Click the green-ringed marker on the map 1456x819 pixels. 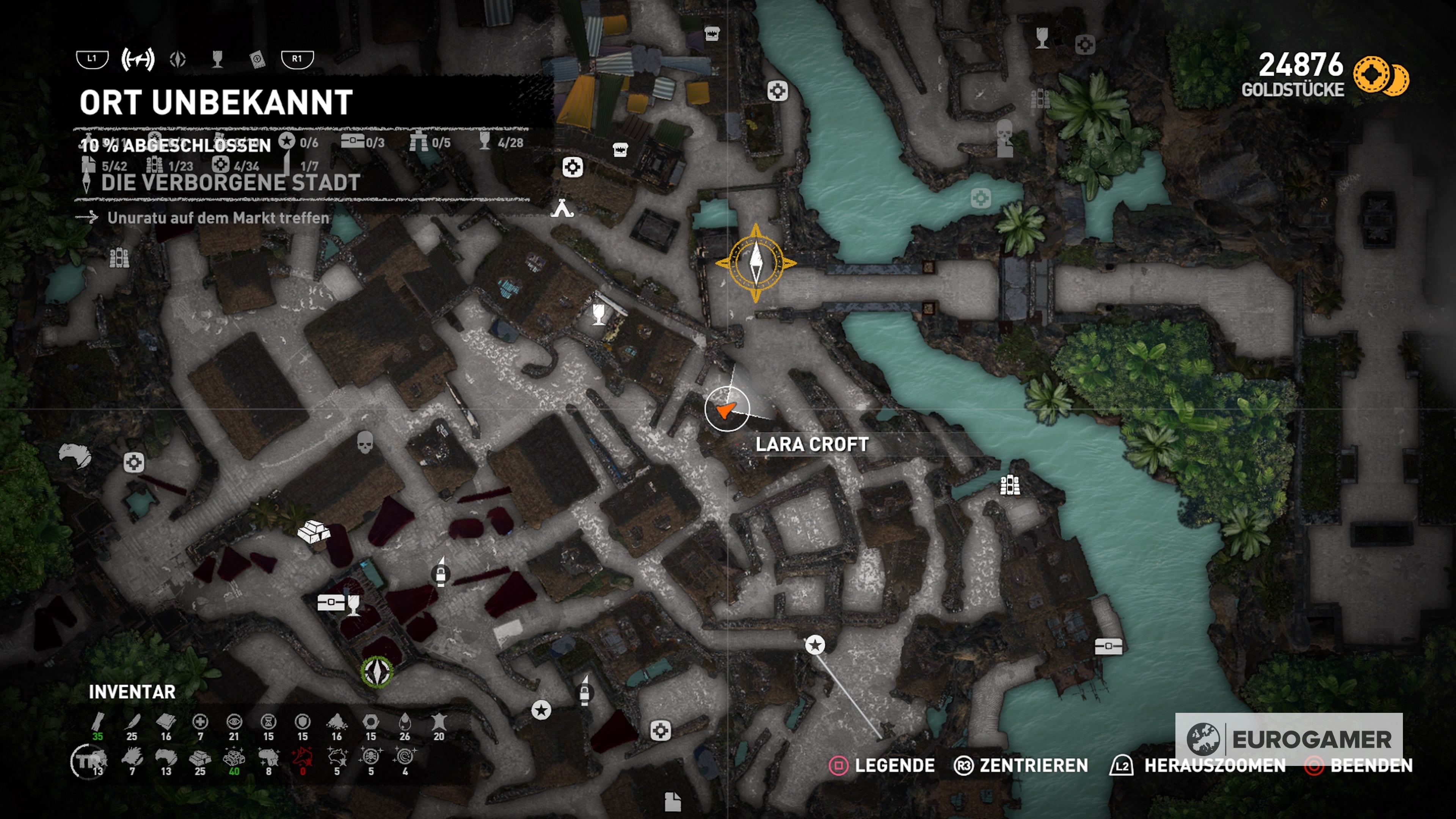point(377,672)
